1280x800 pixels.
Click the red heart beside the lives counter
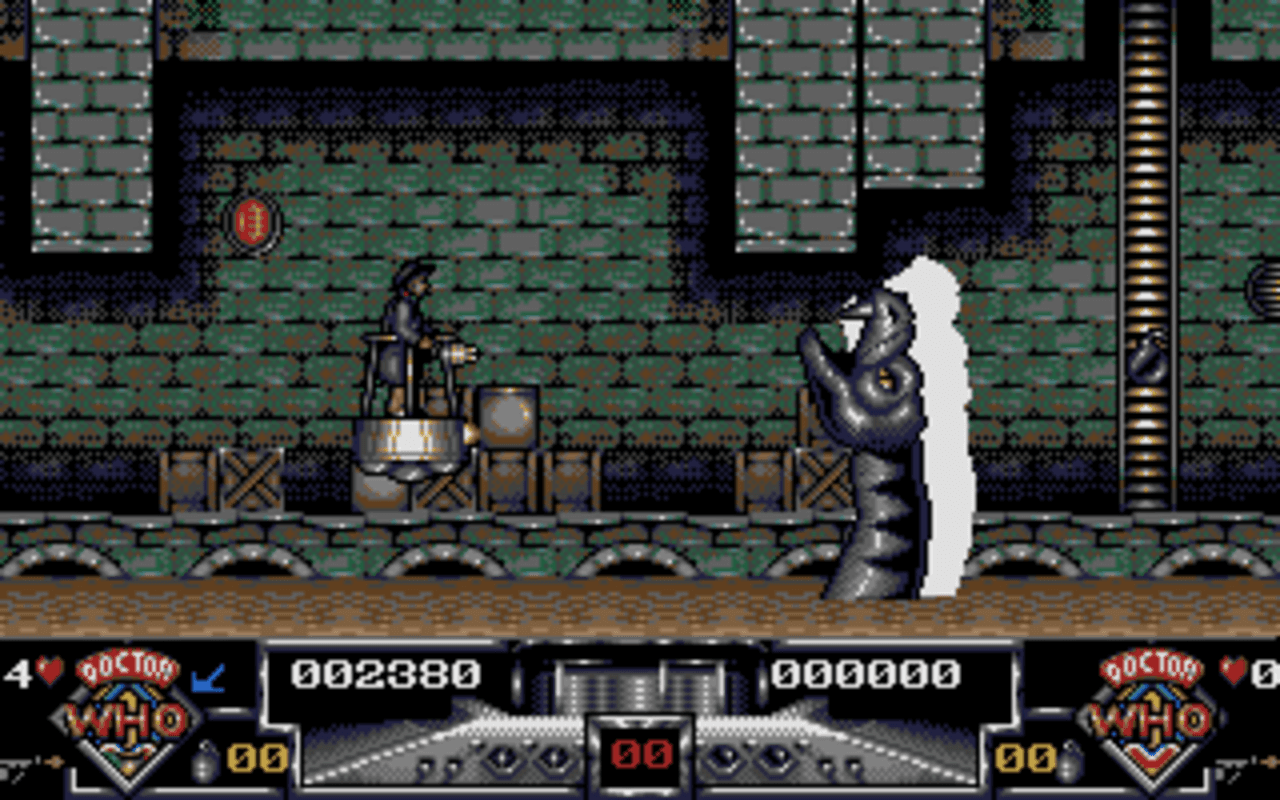coord(48,668)
